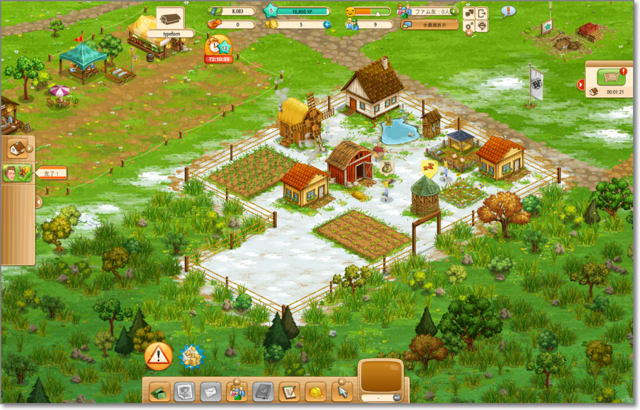Select the farmer portrait quest entry
Viewport: 640px width, 410px height.
point(13,173)
